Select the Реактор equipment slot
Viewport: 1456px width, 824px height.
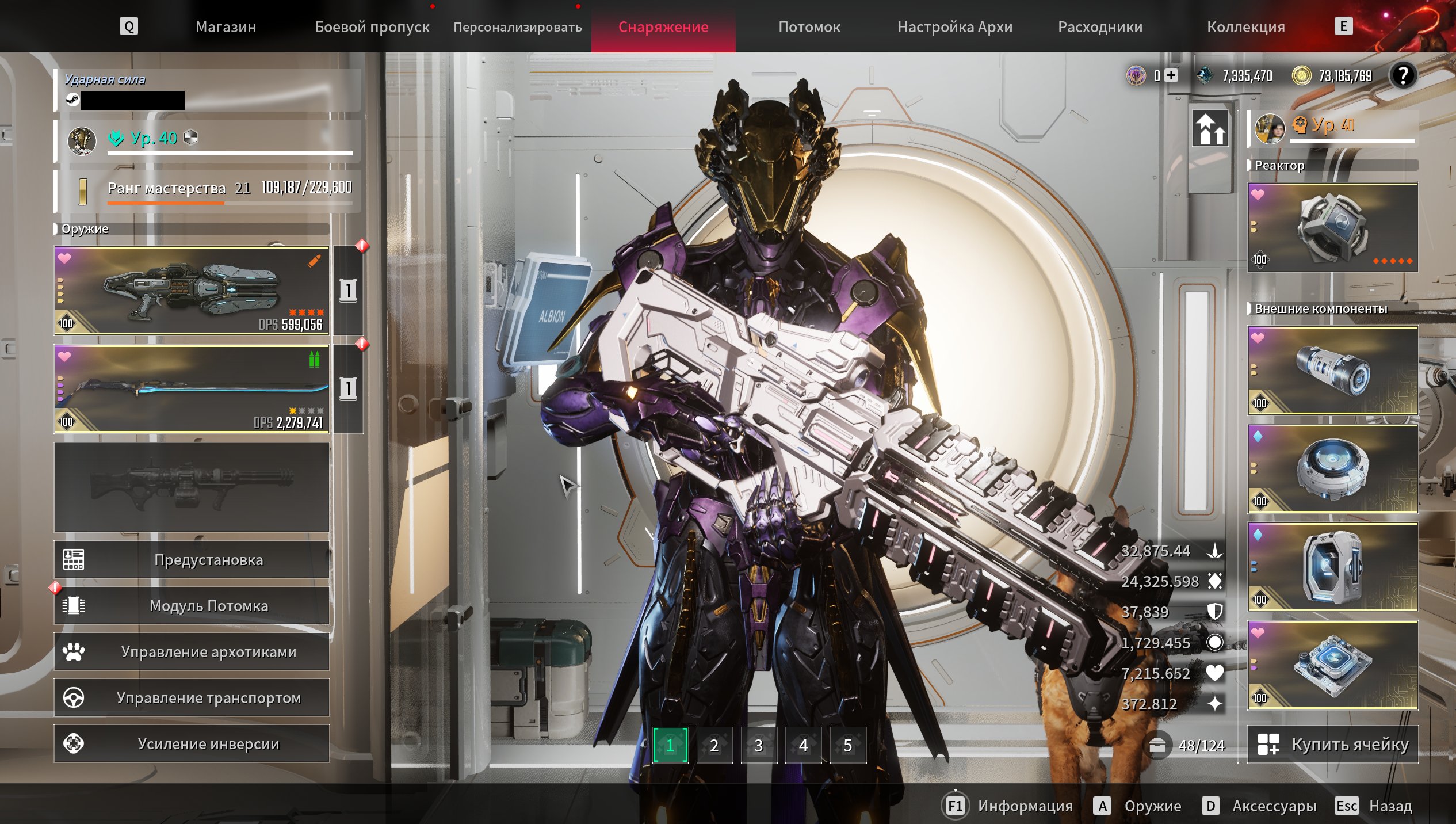(x=1332, y=227)
